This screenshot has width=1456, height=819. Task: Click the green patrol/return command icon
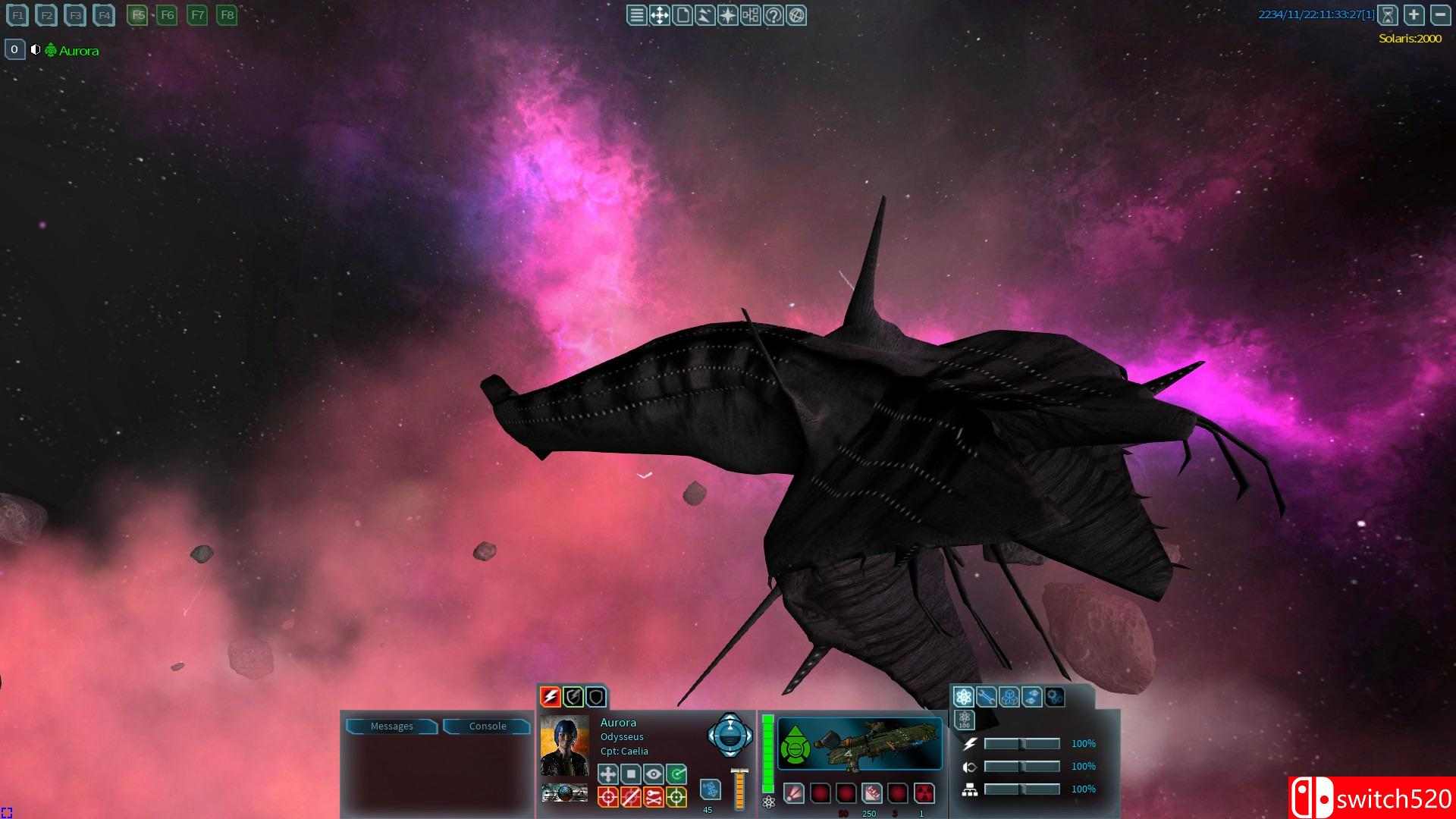click(676, 774)
